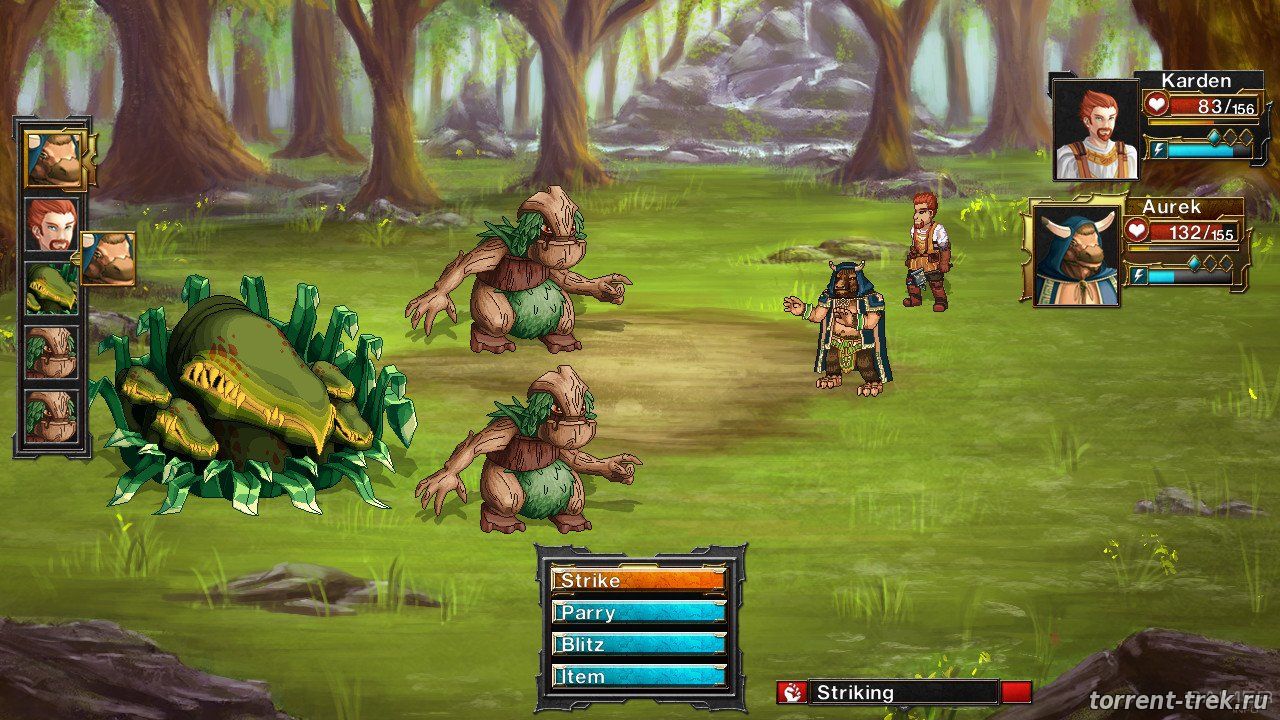This screenshot has height=720, width=1280.
Task: Click Aurek's minotaur portrait
Action: pyautogui.click(x=1076, y=255)
